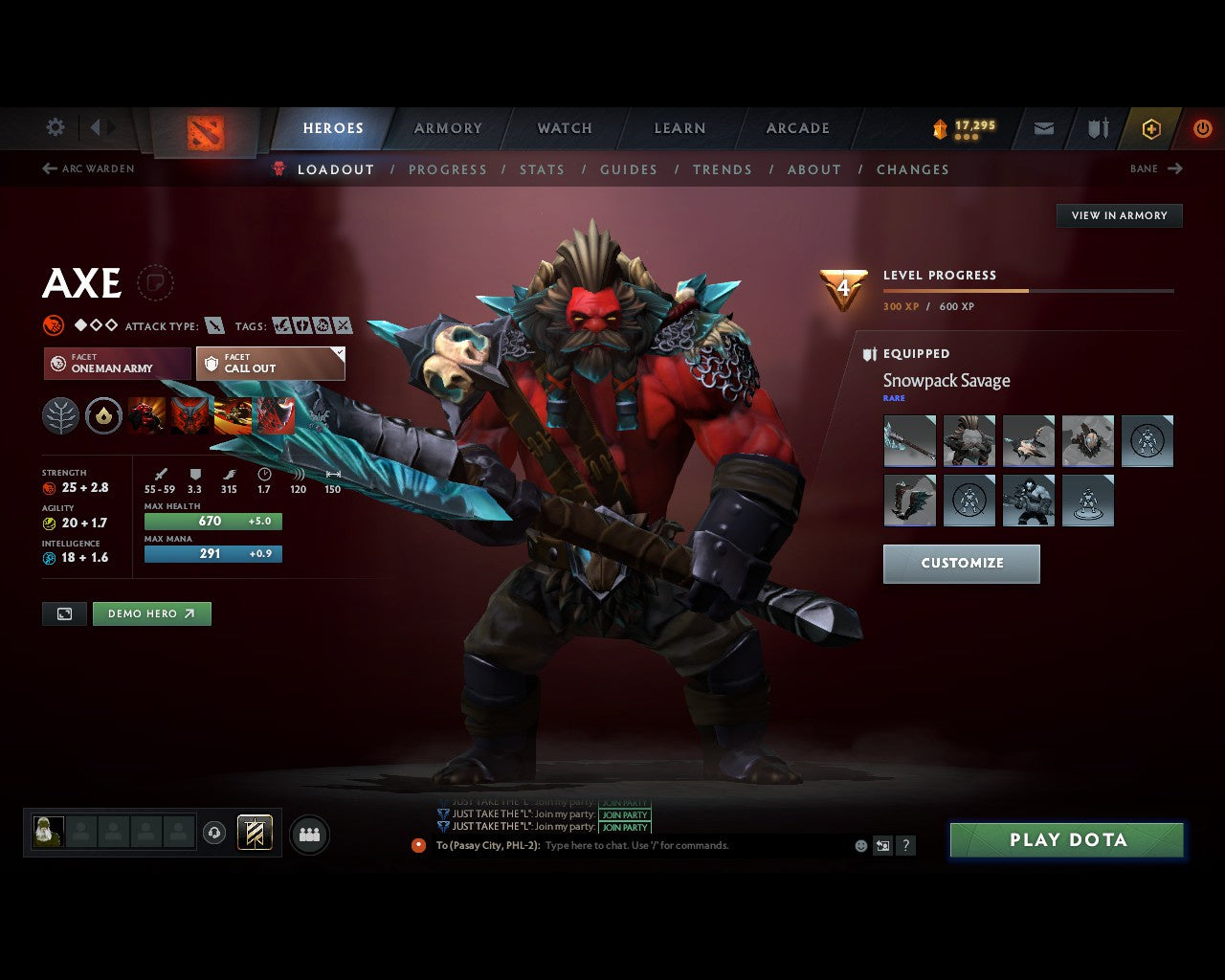Go back to Arc Warden with the arrow
Viewport: 1225px width, 980px height.
48,168
